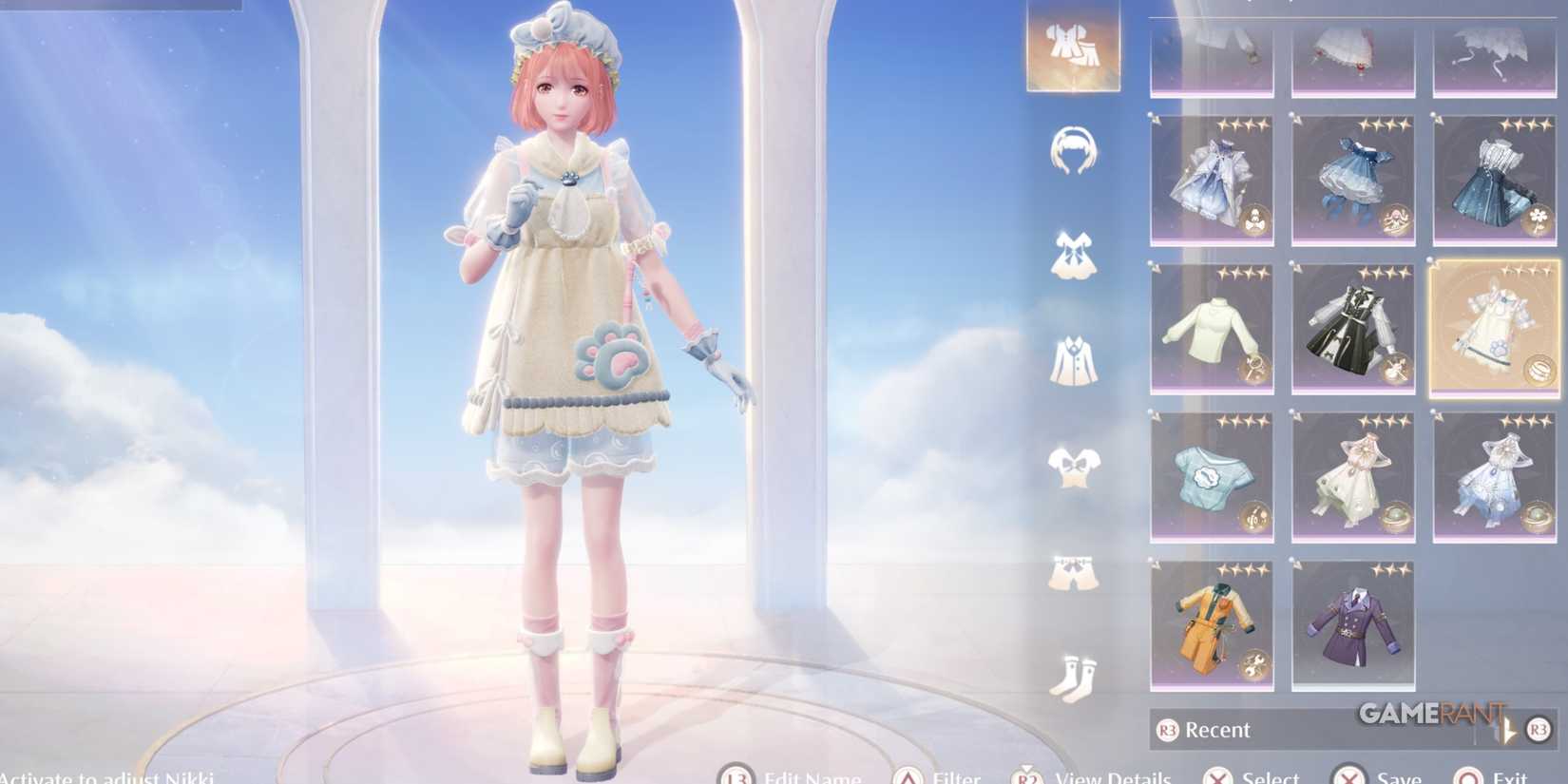This screenshot has width=1568, height=784.
Task: Open the Recent items panel
Action: click(x=1216, y=730)
